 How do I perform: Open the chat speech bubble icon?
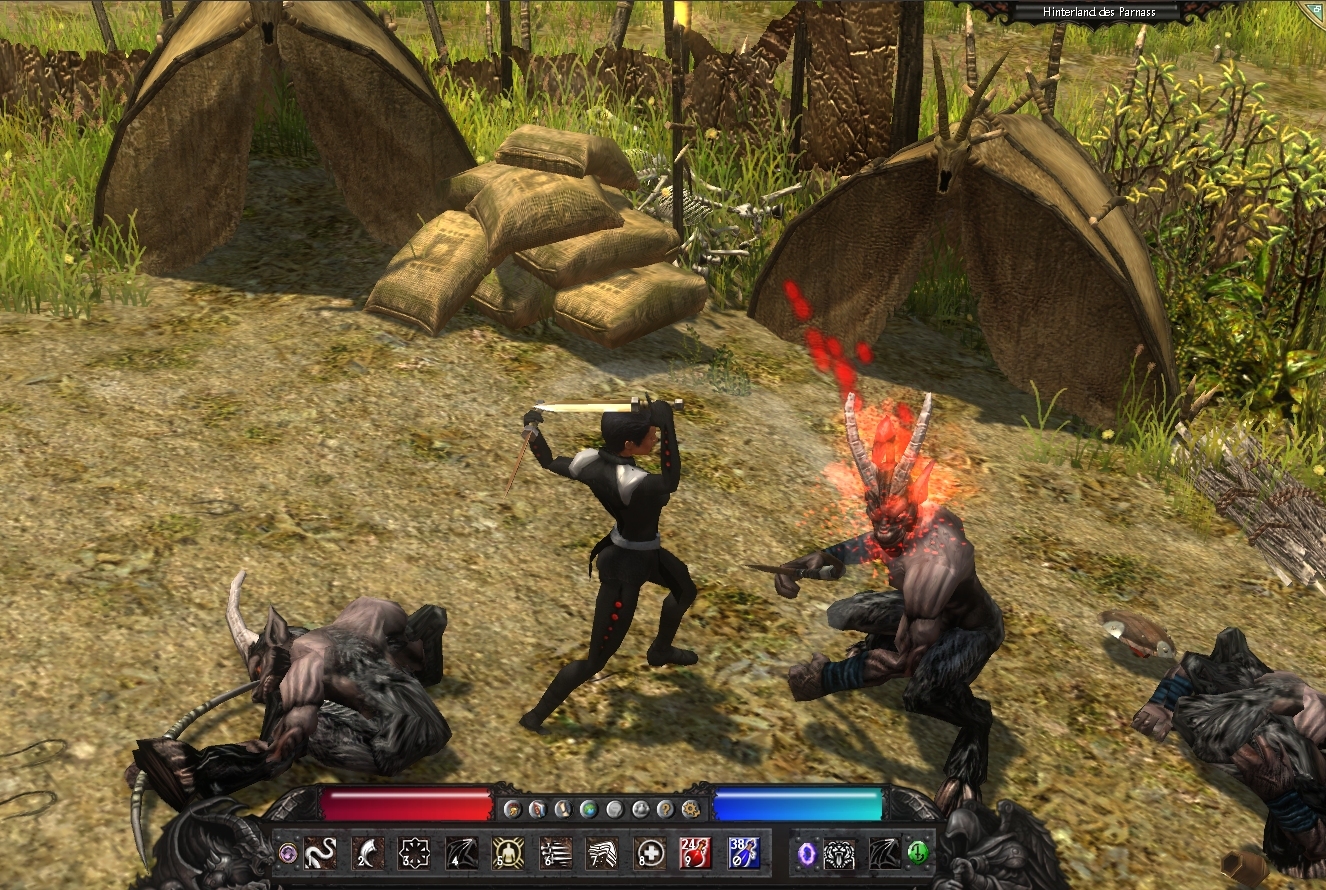[615, 808]
